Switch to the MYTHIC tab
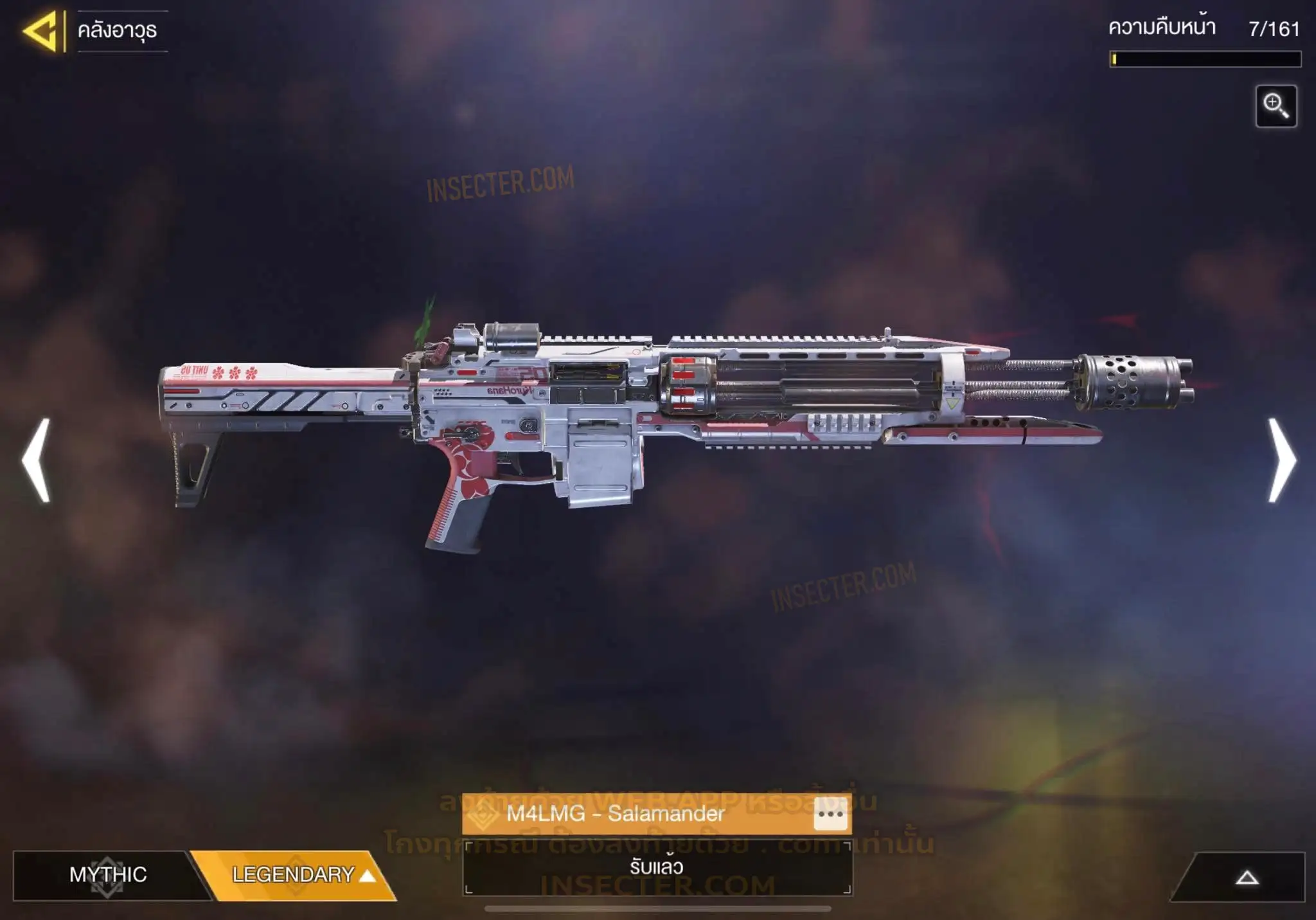Image resolution: width=1316 pixels, height=920 pixels. point(108,875)
